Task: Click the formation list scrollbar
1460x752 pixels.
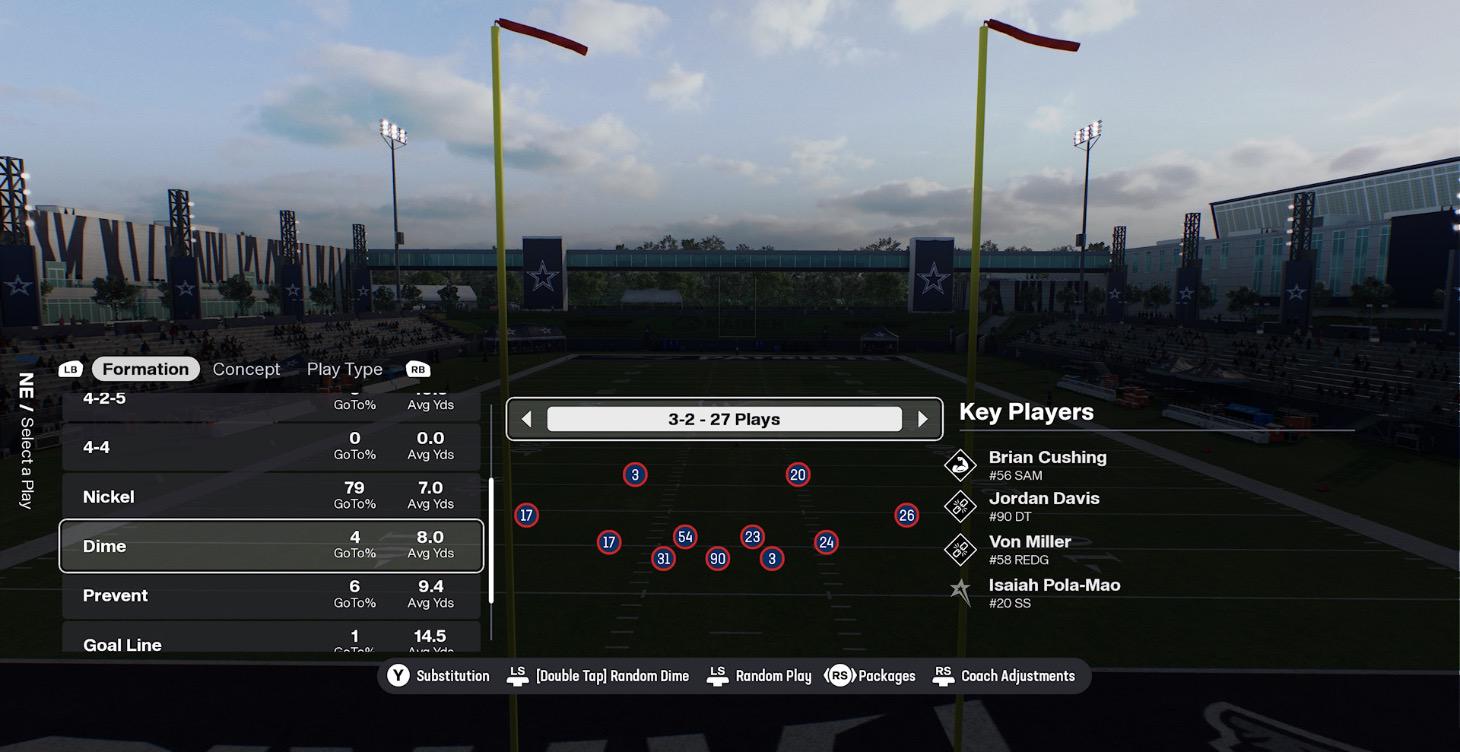Action: pos(491,540)
